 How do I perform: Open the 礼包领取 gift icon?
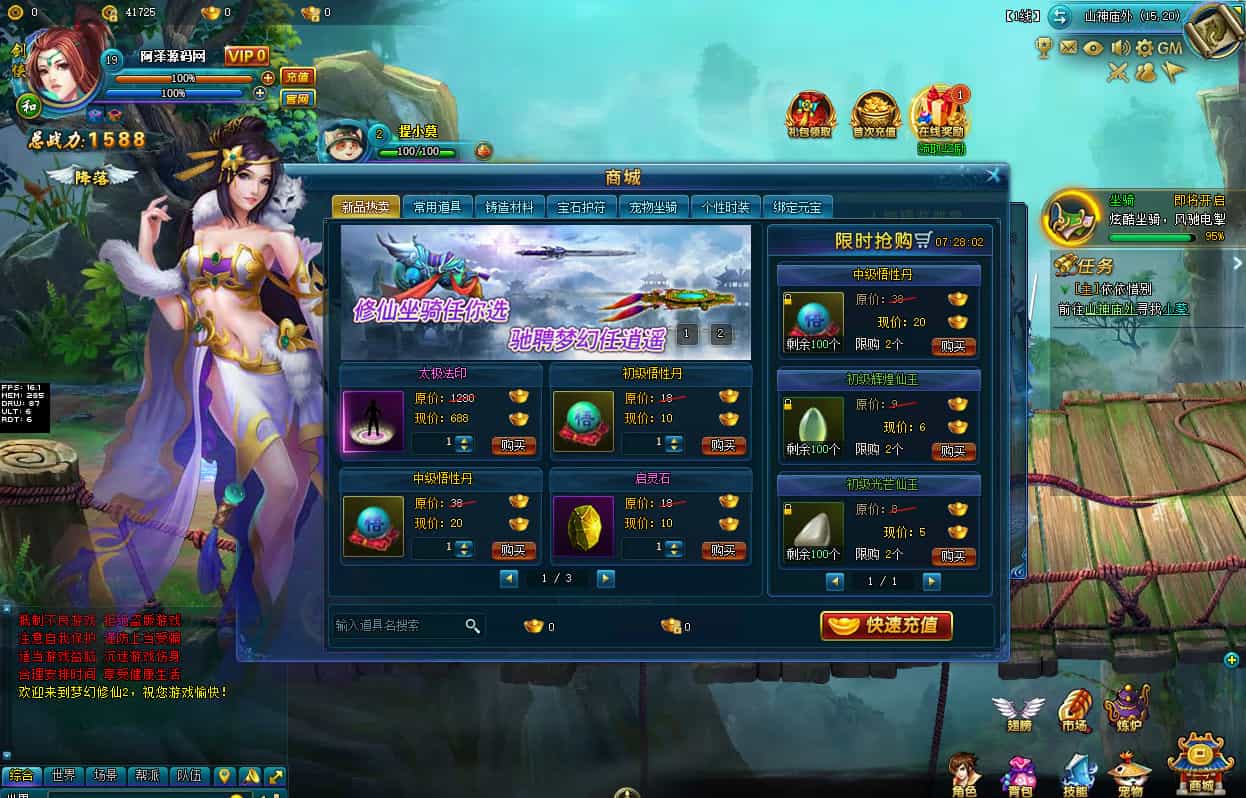(810, 115)
